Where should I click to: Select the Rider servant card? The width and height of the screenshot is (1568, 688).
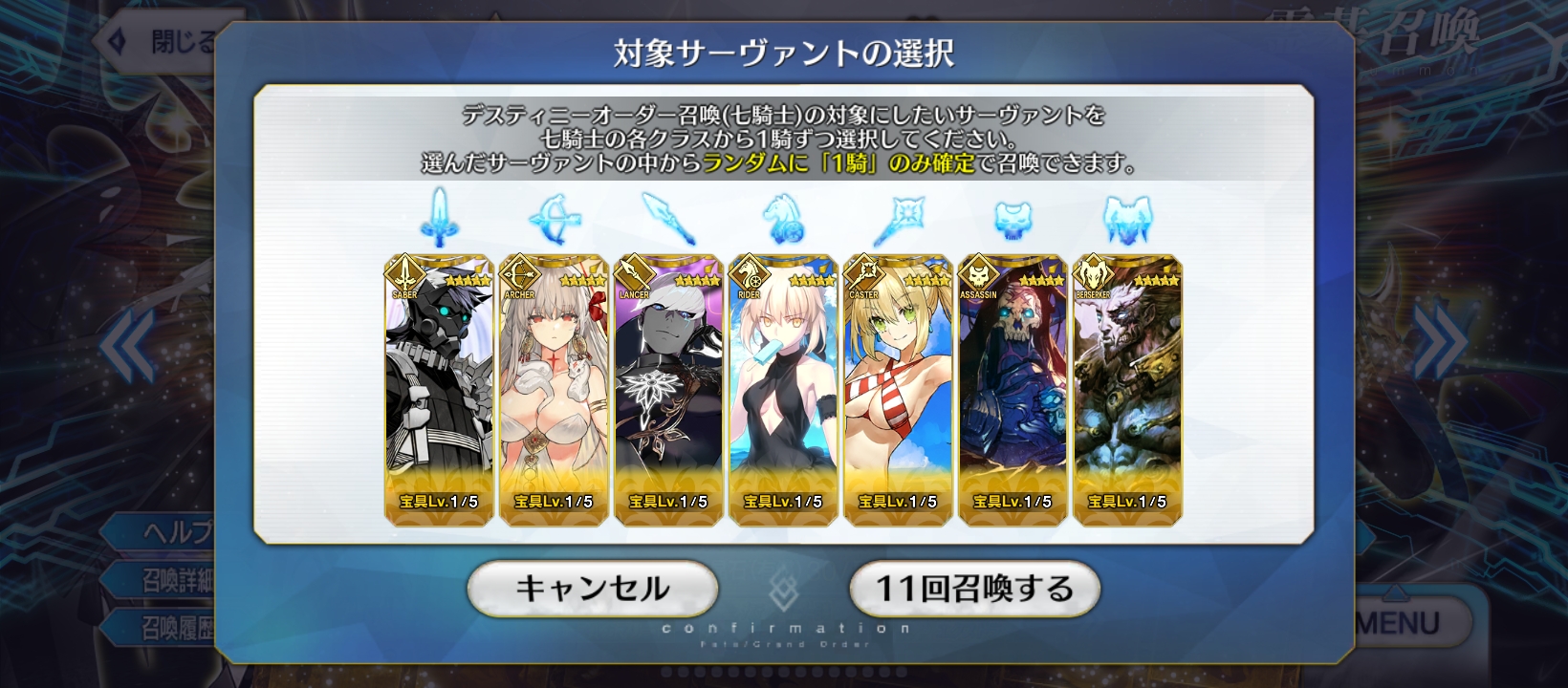[783, 390]
